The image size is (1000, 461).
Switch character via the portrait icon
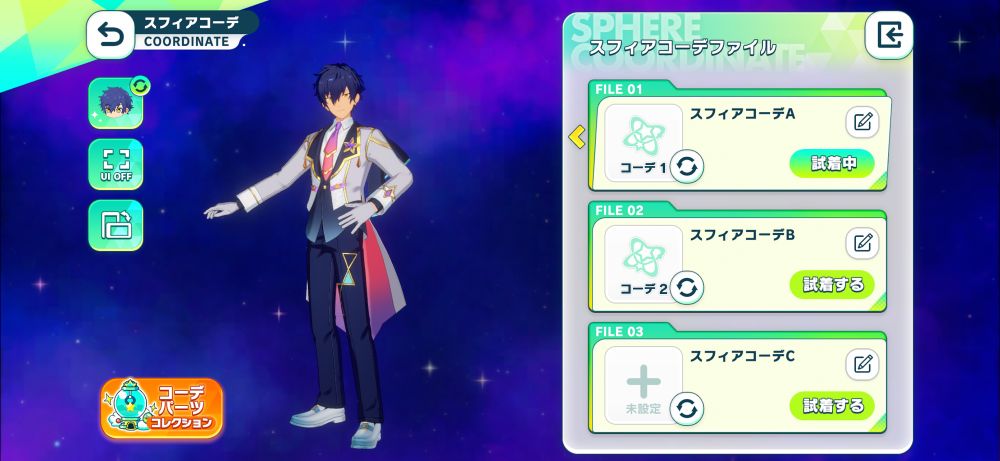tap(115, 104)
